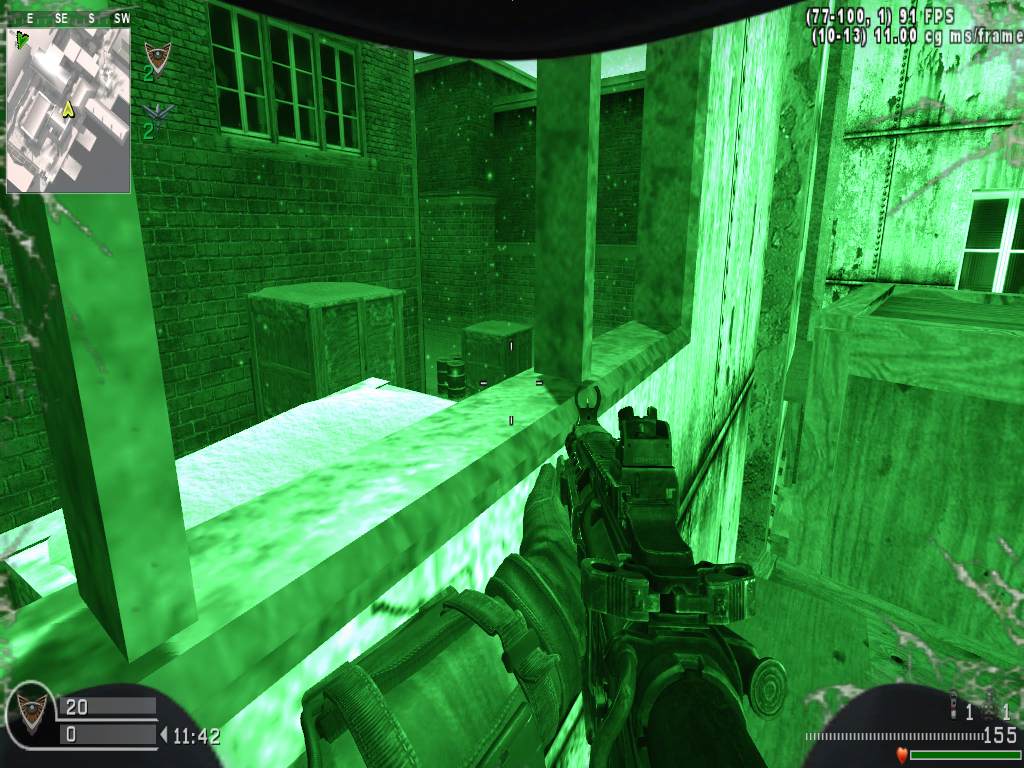Select the compass heading bar above the minimap
The height and width of the screenshot is (768, 1024).
pos(68,18)
